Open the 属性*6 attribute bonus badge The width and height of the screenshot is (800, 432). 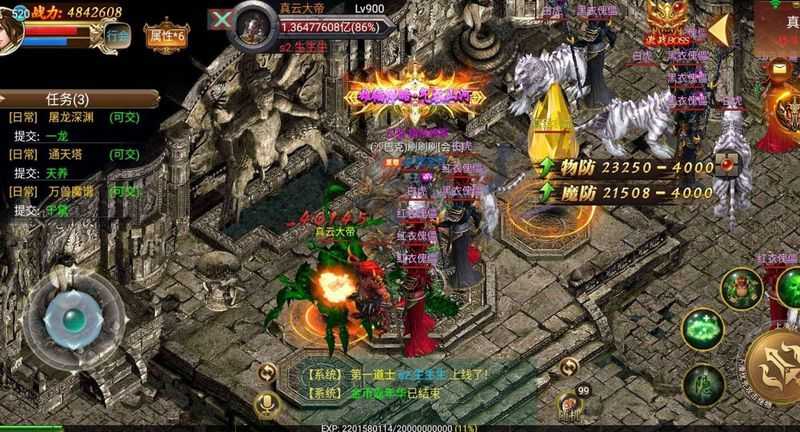click(x=168, y=35)
